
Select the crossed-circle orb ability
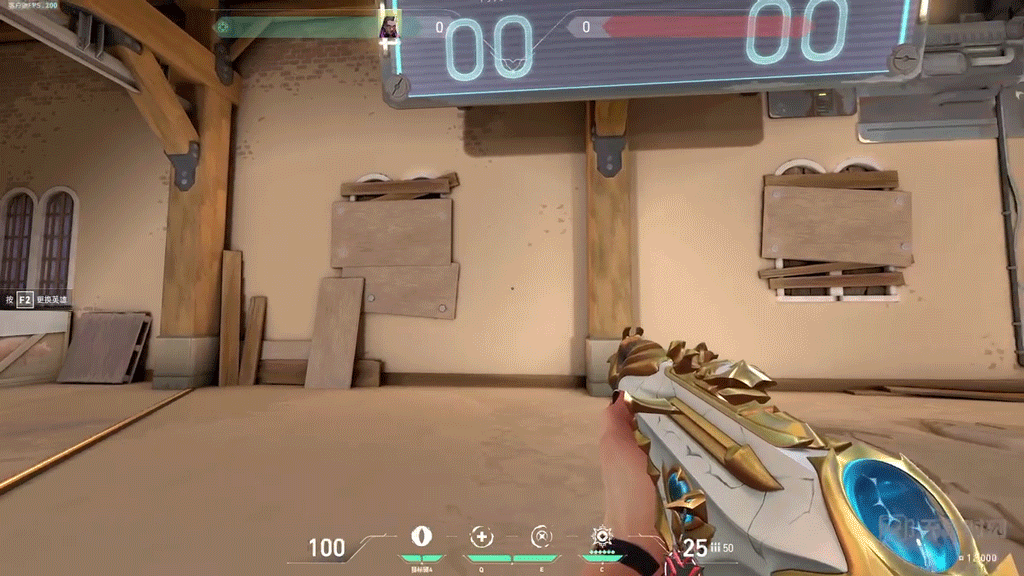(x=541, y=537)
